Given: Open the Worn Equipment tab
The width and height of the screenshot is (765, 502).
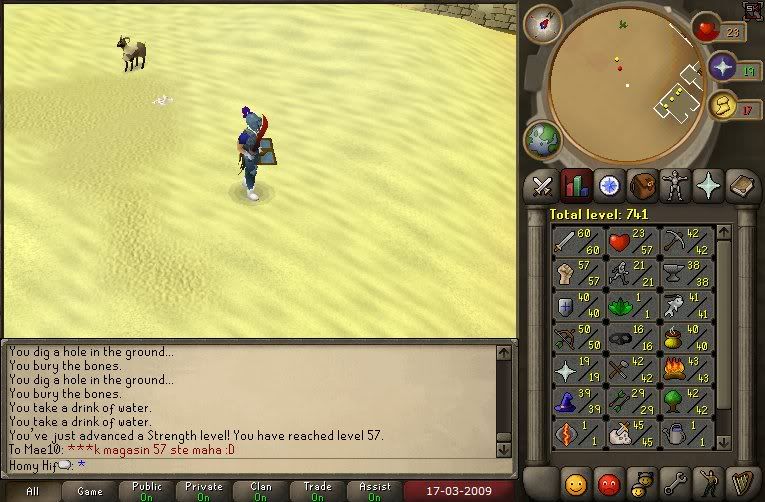Looking at the screenshot, I should [675, 186].
